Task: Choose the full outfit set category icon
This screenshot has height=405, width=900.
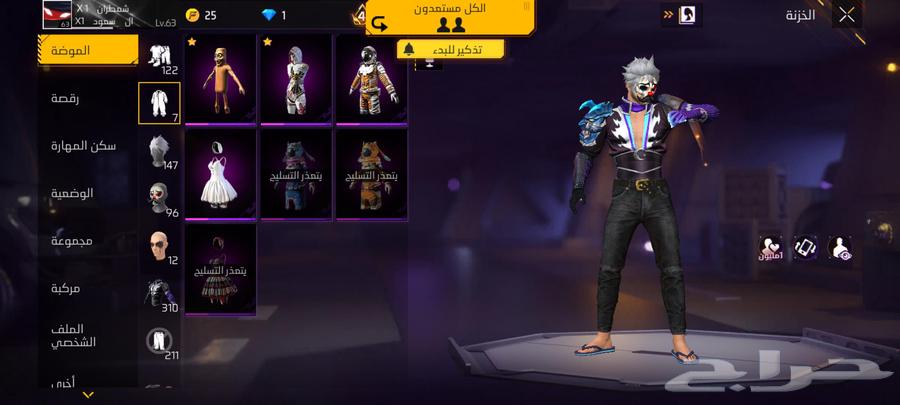Action: coord(159,57)
